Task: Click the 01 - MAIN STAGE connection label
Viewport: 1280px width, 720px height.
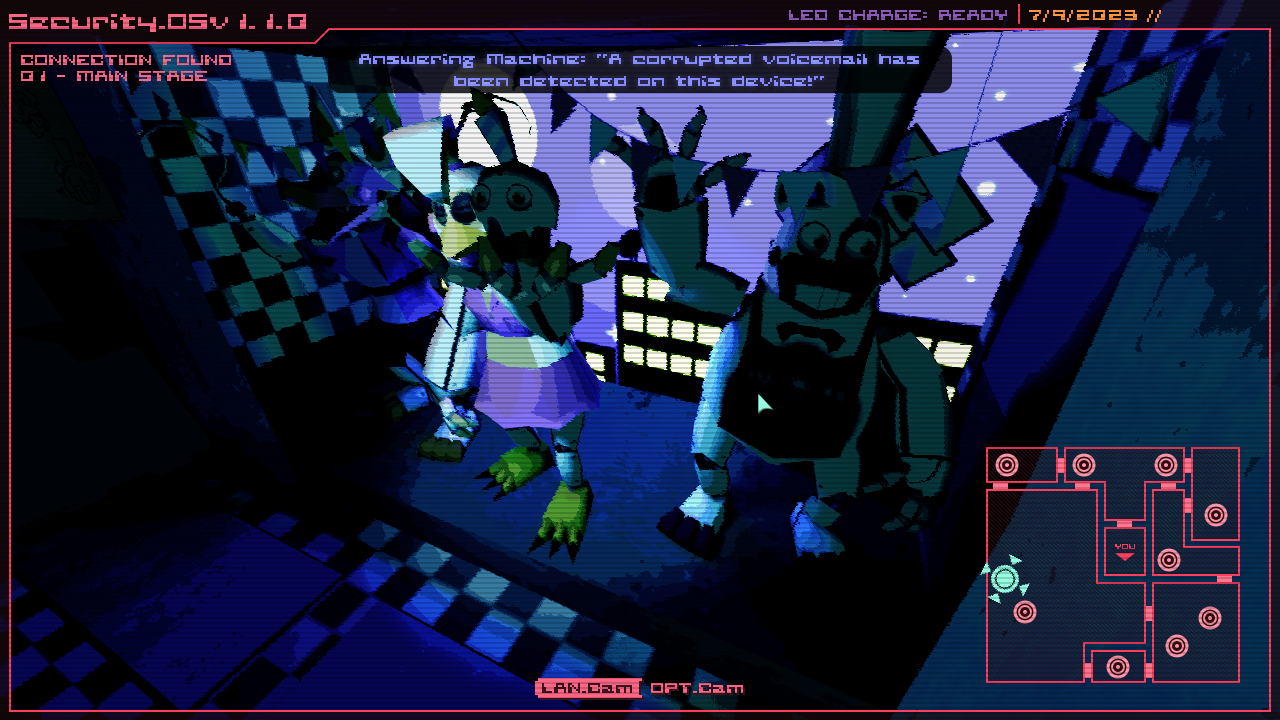Action: point(113,75)
